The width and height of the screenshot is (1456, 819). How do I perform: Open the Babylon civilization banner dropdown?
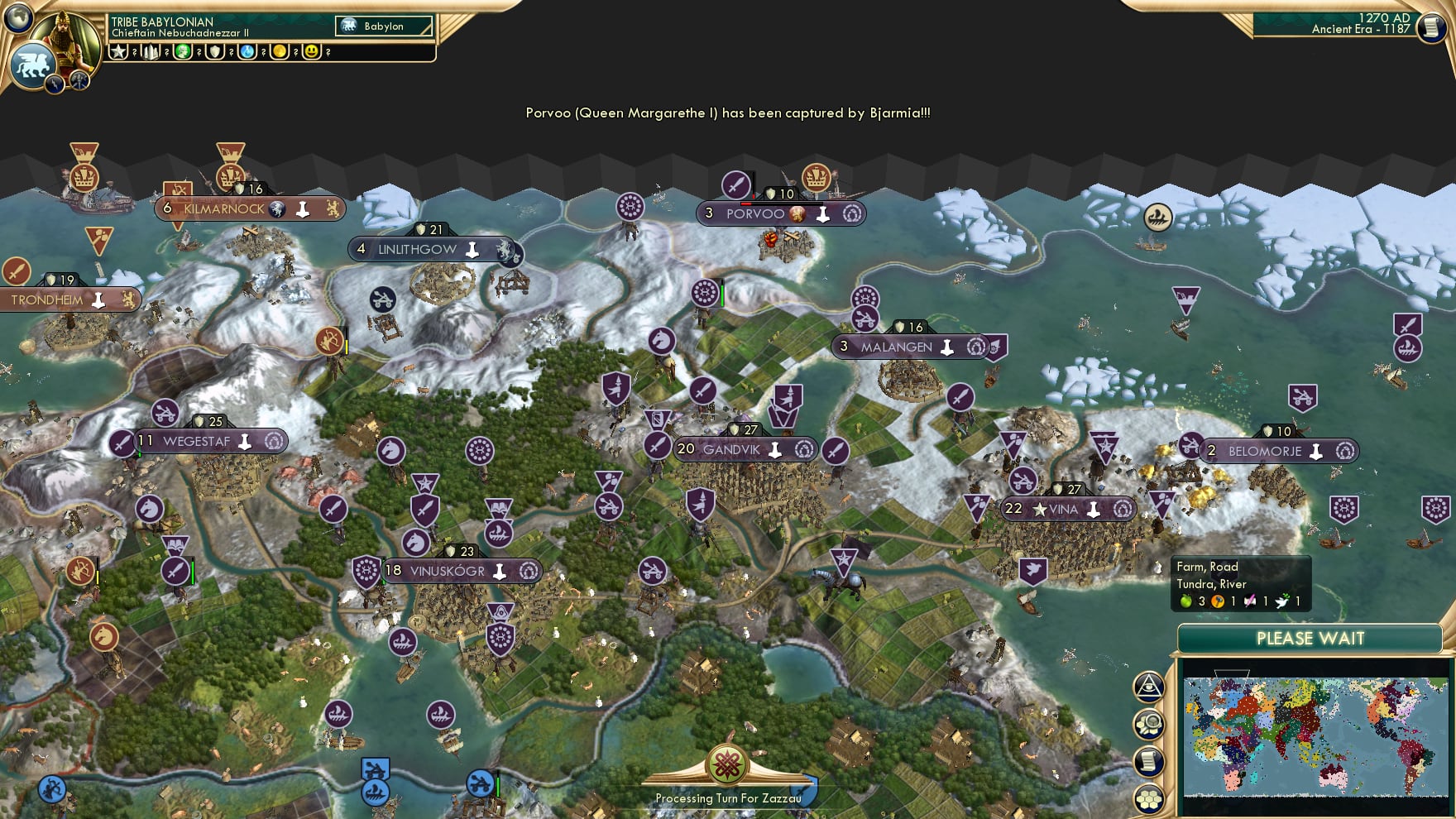382,26
